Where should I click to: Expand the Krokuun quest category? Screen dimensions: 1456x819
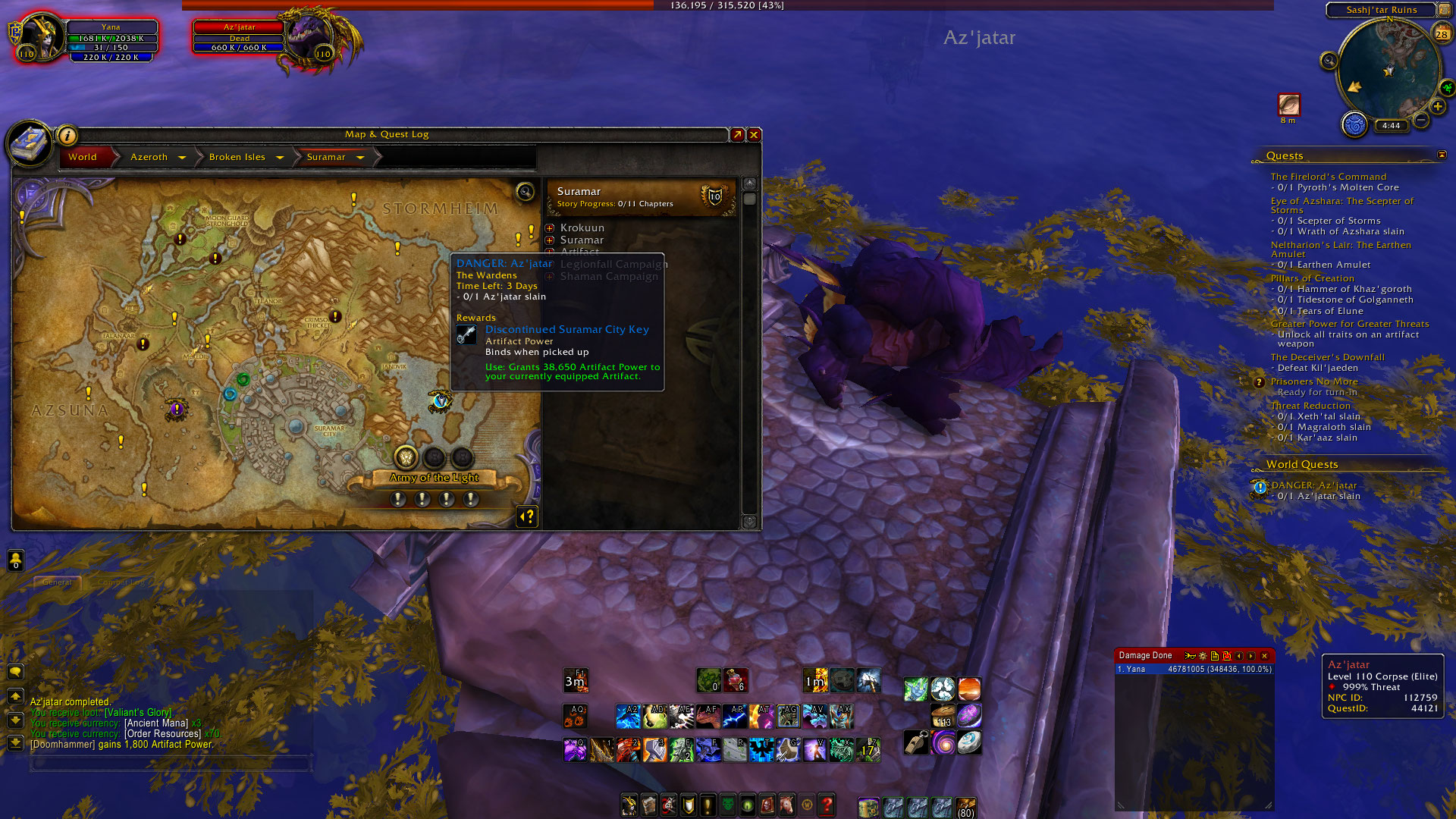point(550,228)
